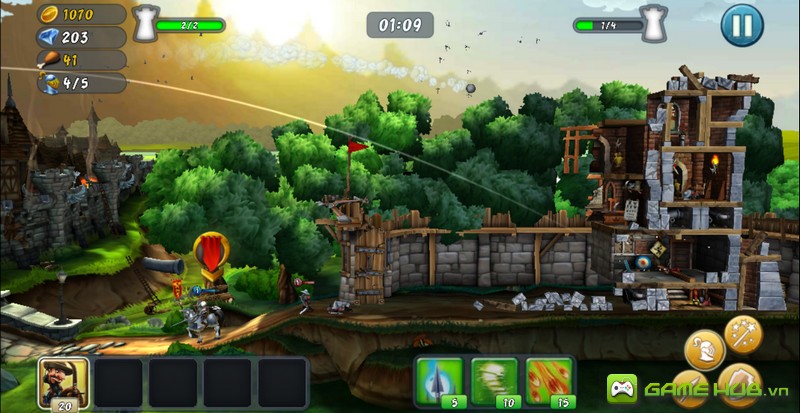The height and width of the screenshot is (413, 800).
Task: Cast the tornado spell costing 10
Action: pos(494,381)
